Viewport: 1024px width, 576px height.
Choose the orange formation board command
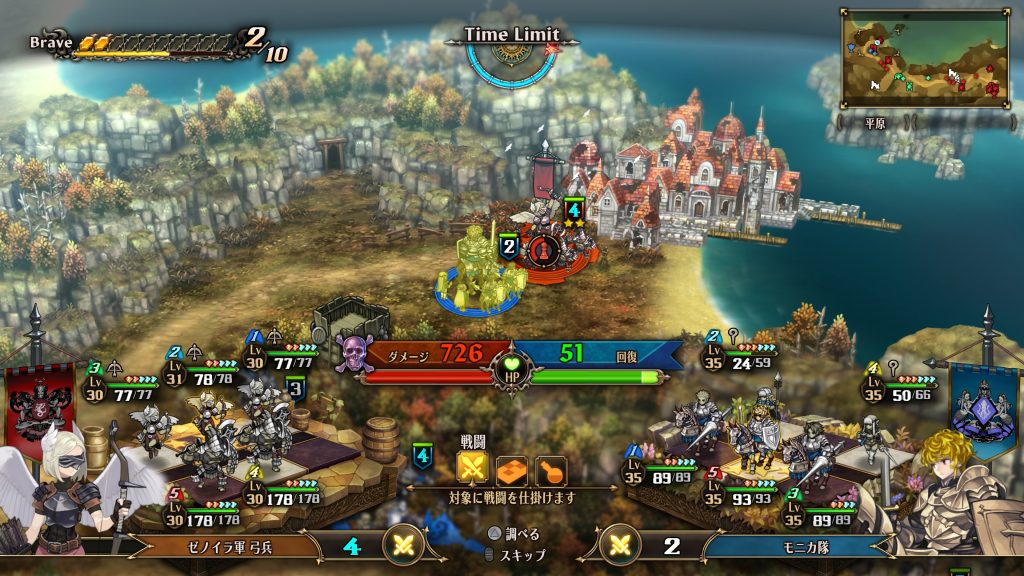pos(512,469)
